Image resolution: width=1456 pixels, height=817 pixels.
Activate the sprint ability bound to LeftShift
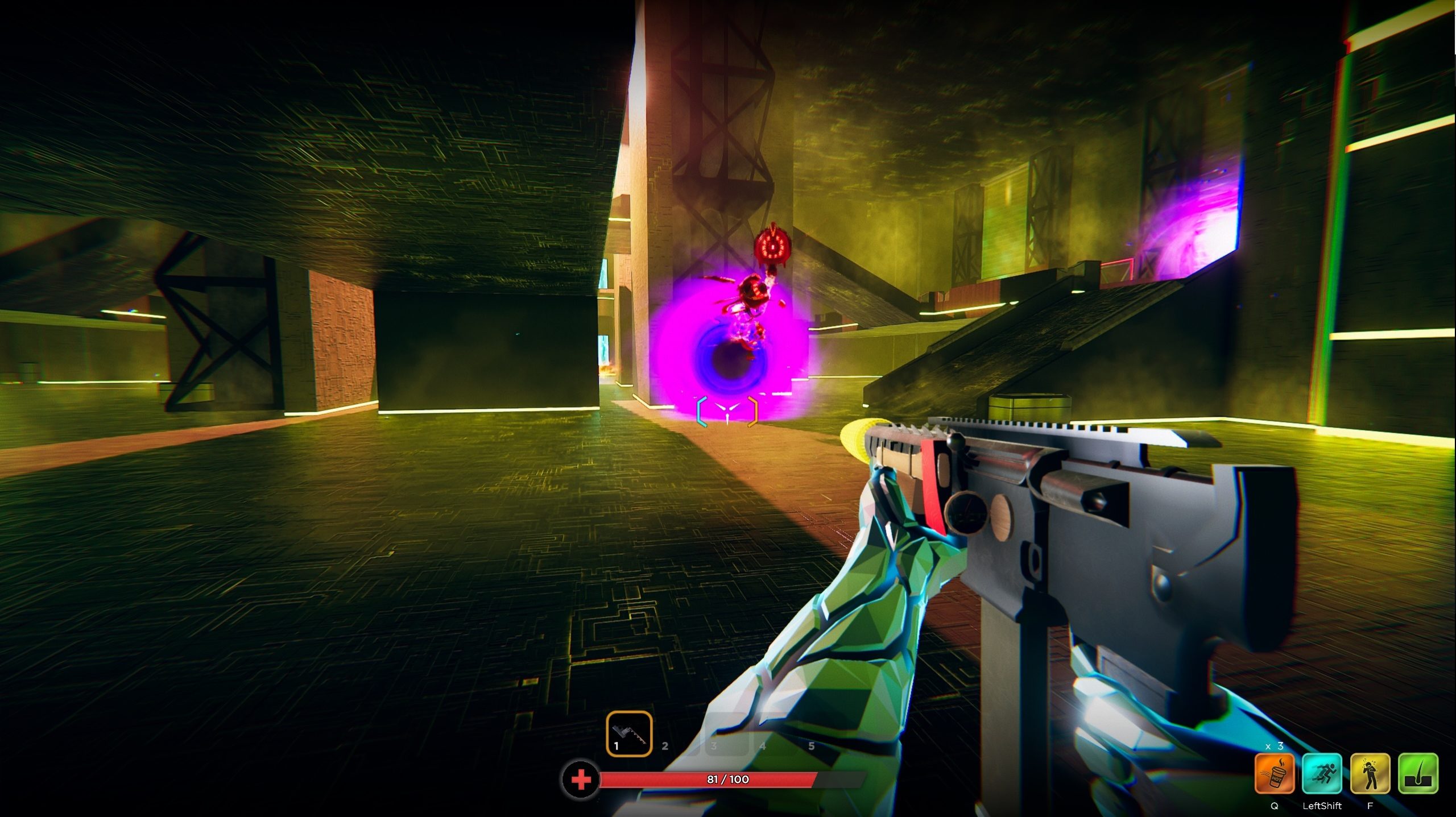[1322, 773]
